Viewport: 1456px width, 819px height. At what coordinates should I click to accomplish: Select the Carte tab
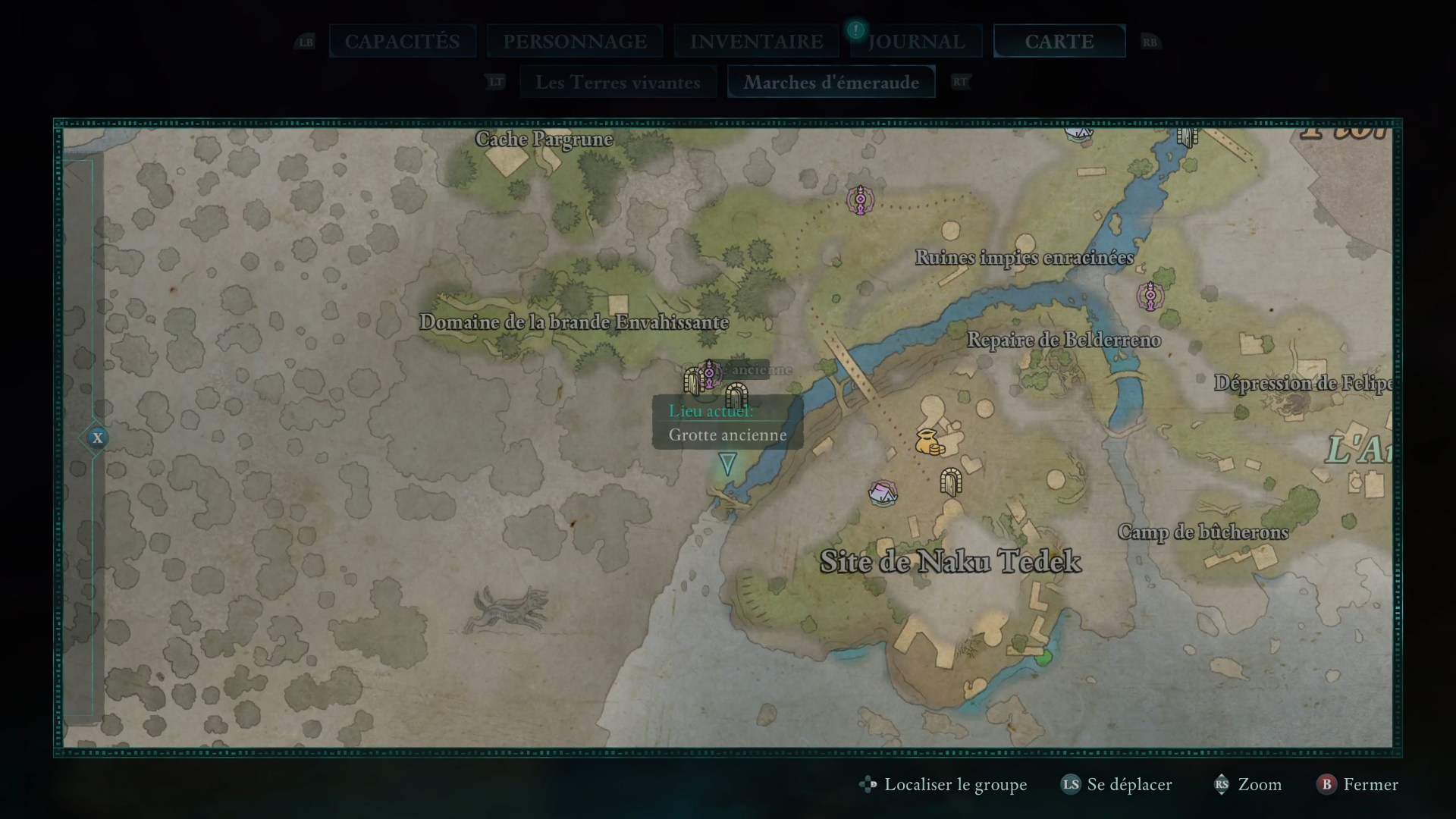(1059, 41)
